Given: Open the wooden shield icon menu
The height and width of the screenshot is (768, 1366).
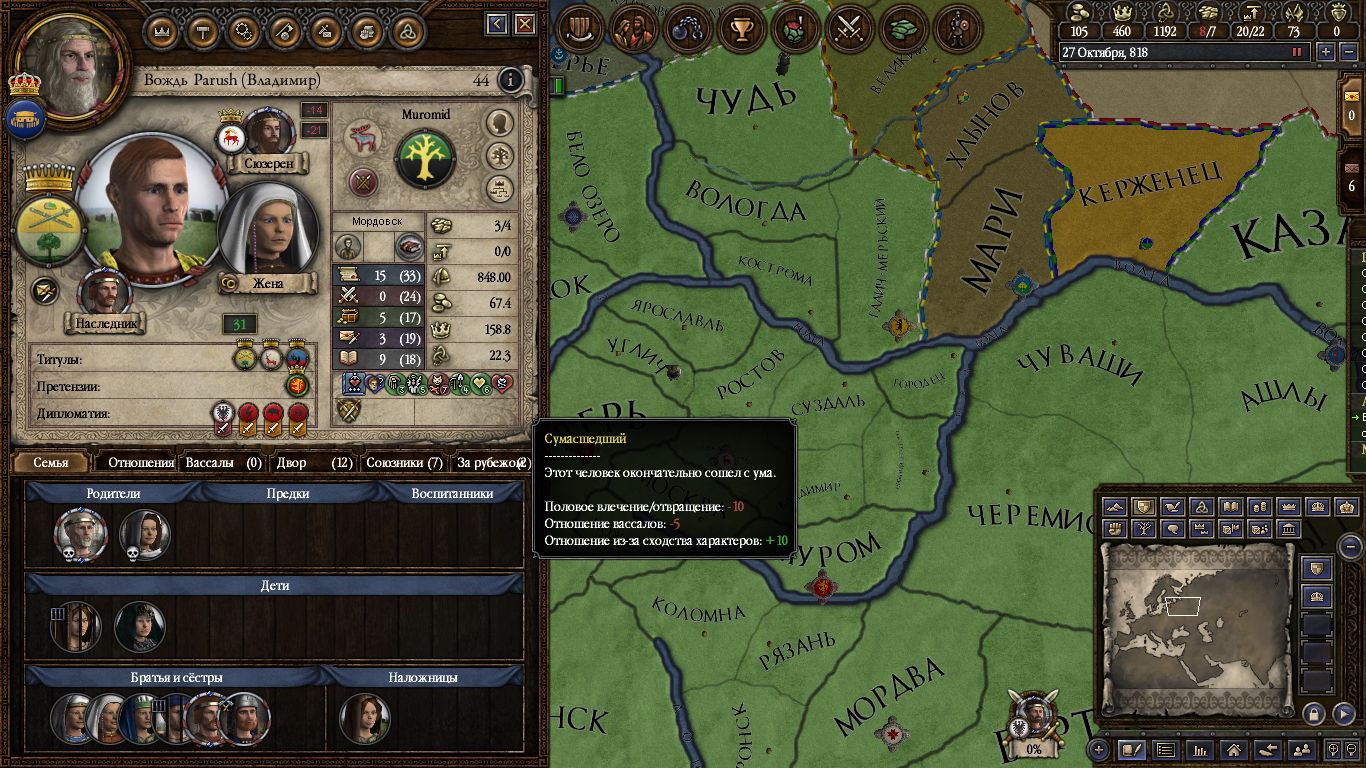Looking at the screenshot, I should [x=578, y=29].
